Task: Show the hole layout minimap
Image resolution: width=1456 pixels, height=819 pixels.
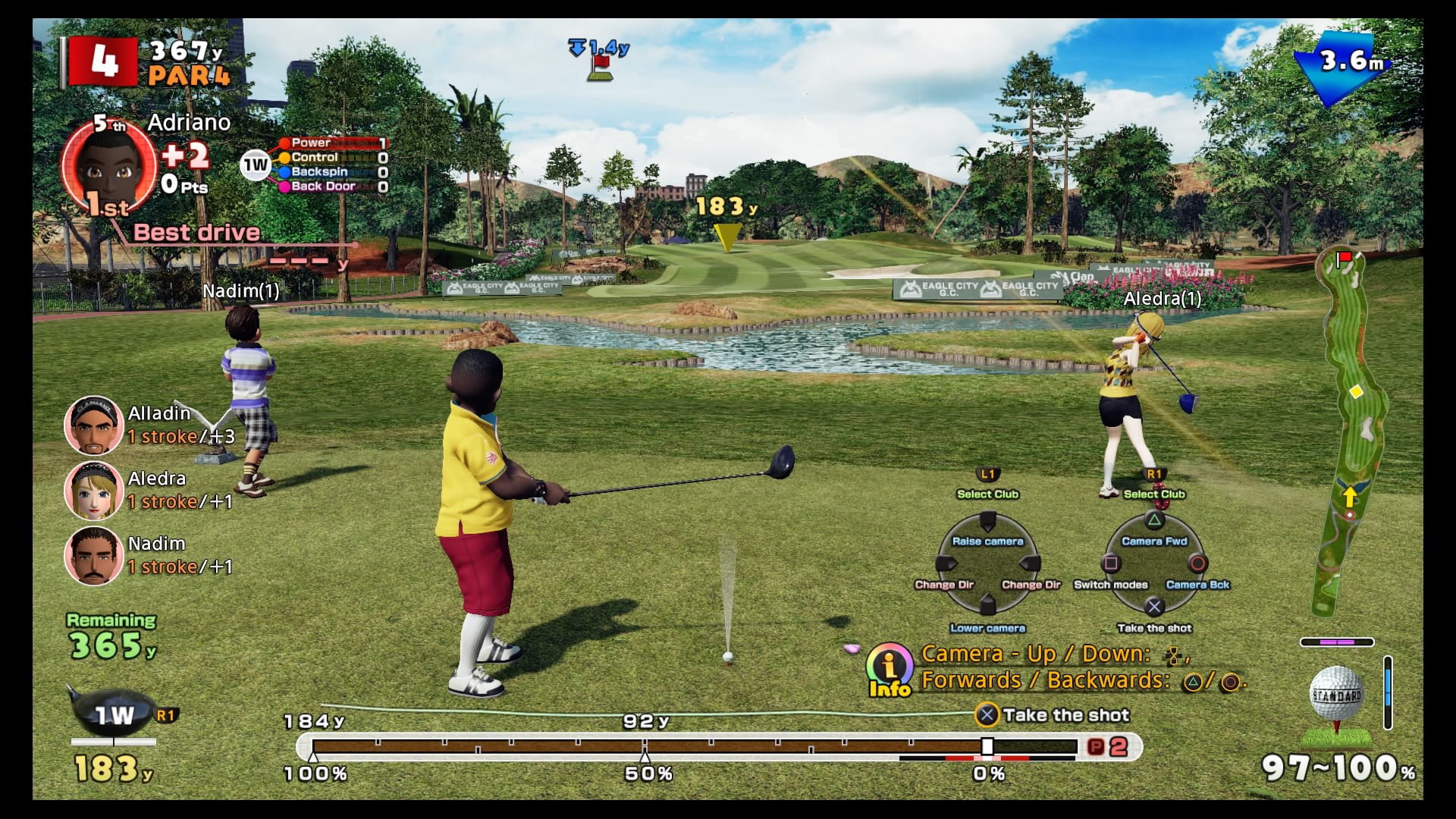Action: 1353,432
